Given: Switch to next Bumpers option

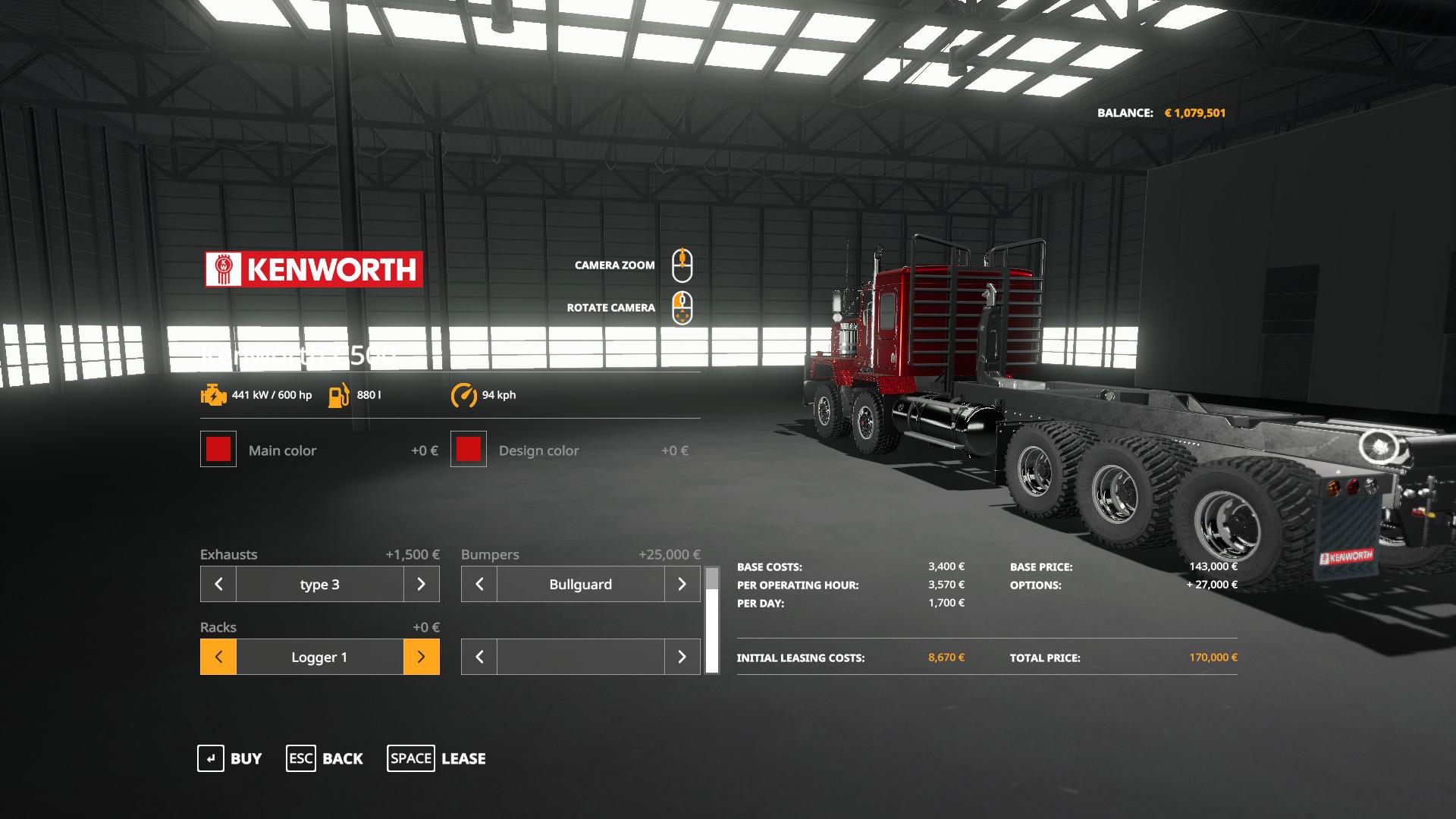Looking at the screenshot, I should click(x=682, y=584).
